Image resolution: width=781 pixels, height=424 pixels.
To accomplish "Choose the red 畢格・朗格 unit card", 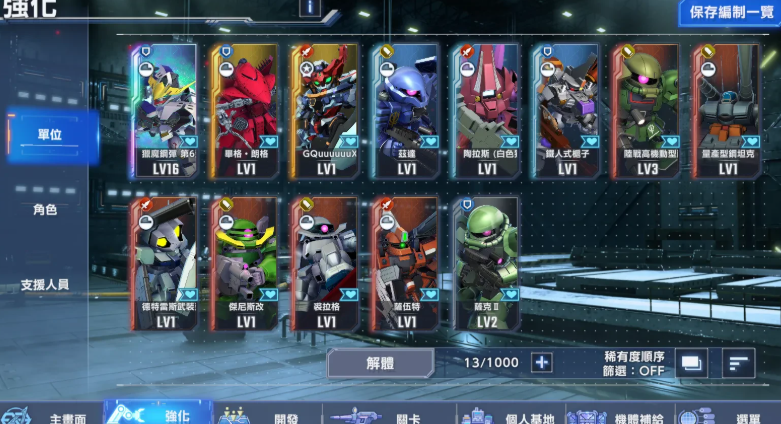I will (x=246, y=110).
